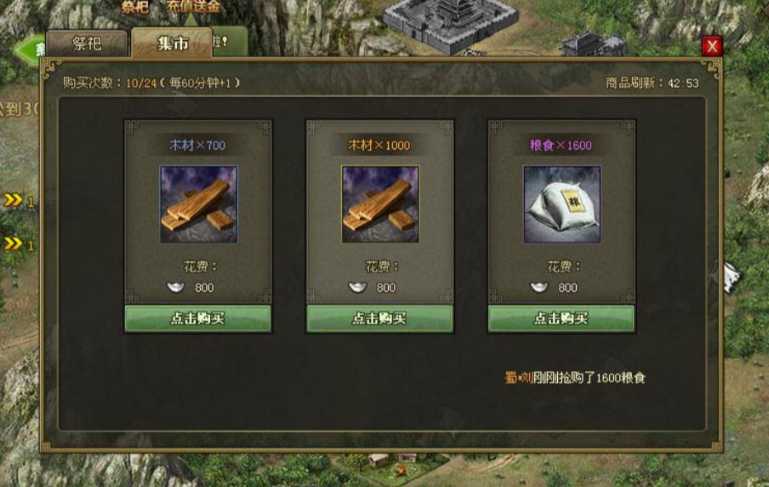Buy the 木材×700 offer
The image size is (769, 487).
coord(198,318)
